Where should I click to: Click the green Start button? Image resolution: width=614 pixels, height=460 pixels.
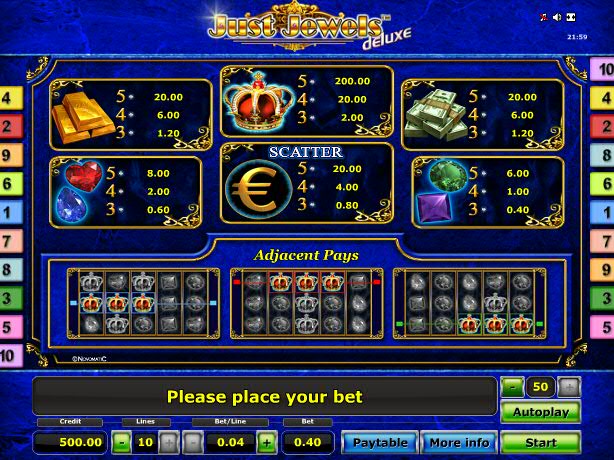[x=540, y=442]
